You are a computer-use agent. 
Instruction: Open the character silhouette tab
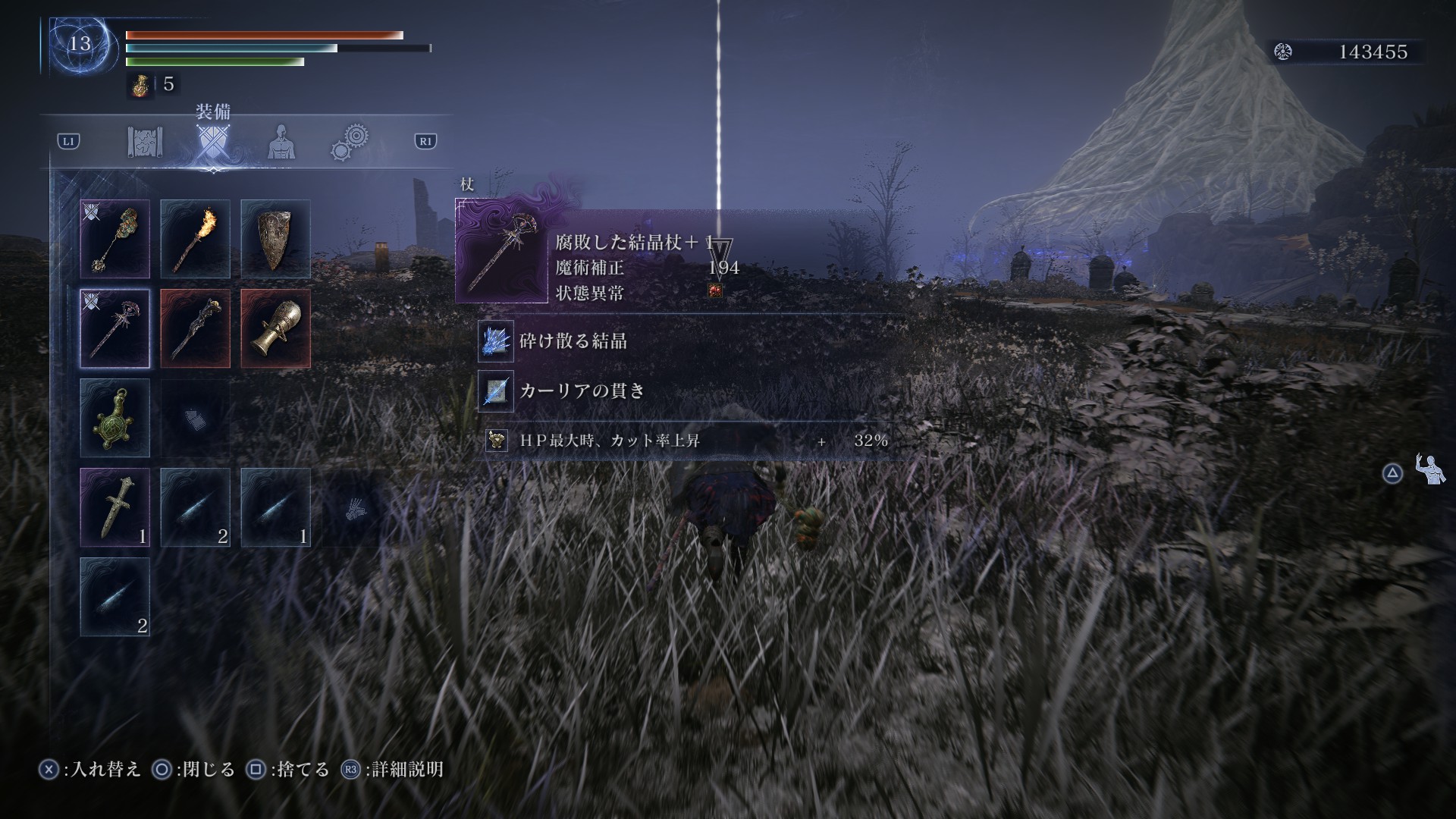point(281,142)
